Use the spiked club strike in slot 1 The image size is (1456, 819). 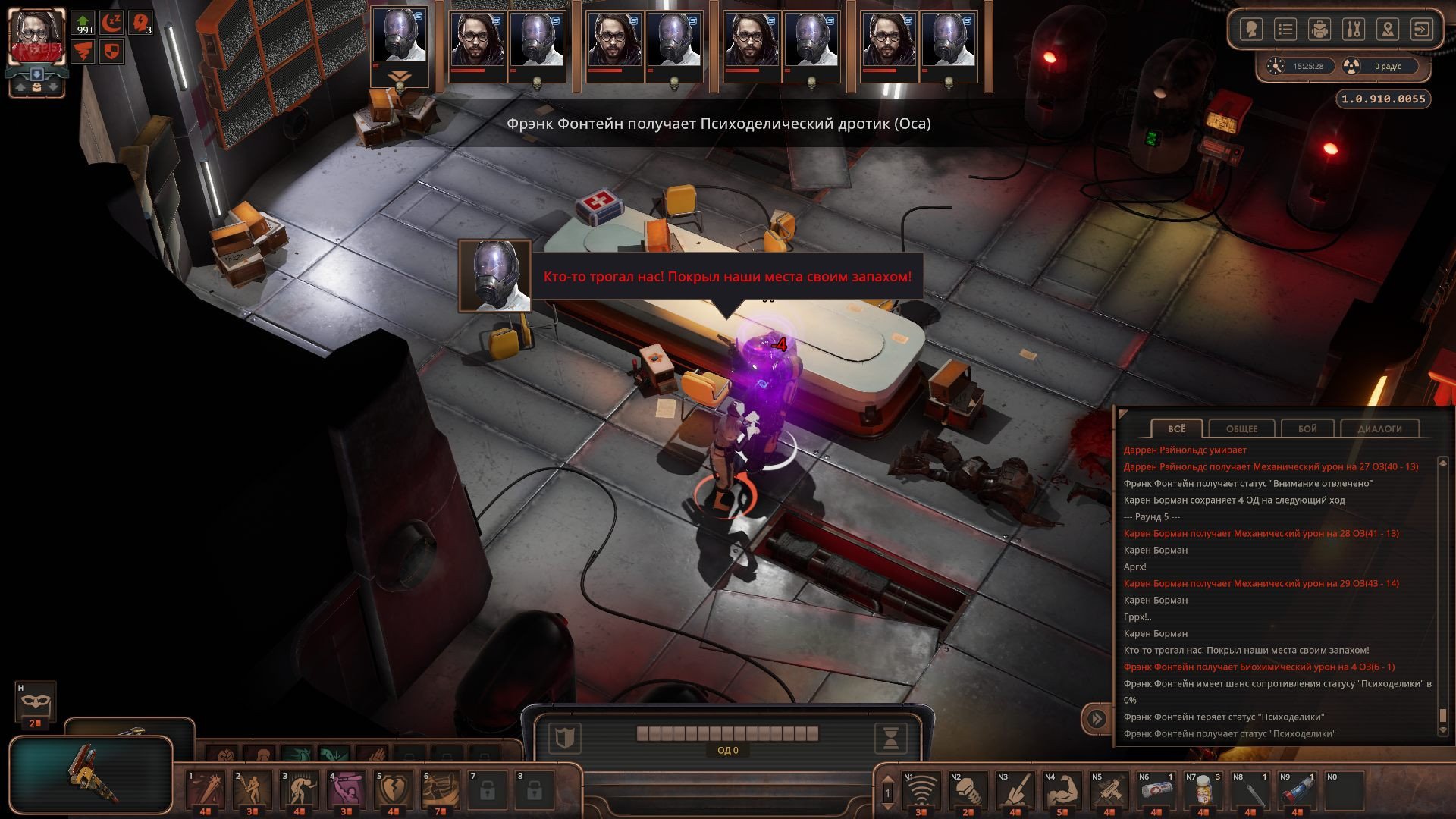point(206,790)
